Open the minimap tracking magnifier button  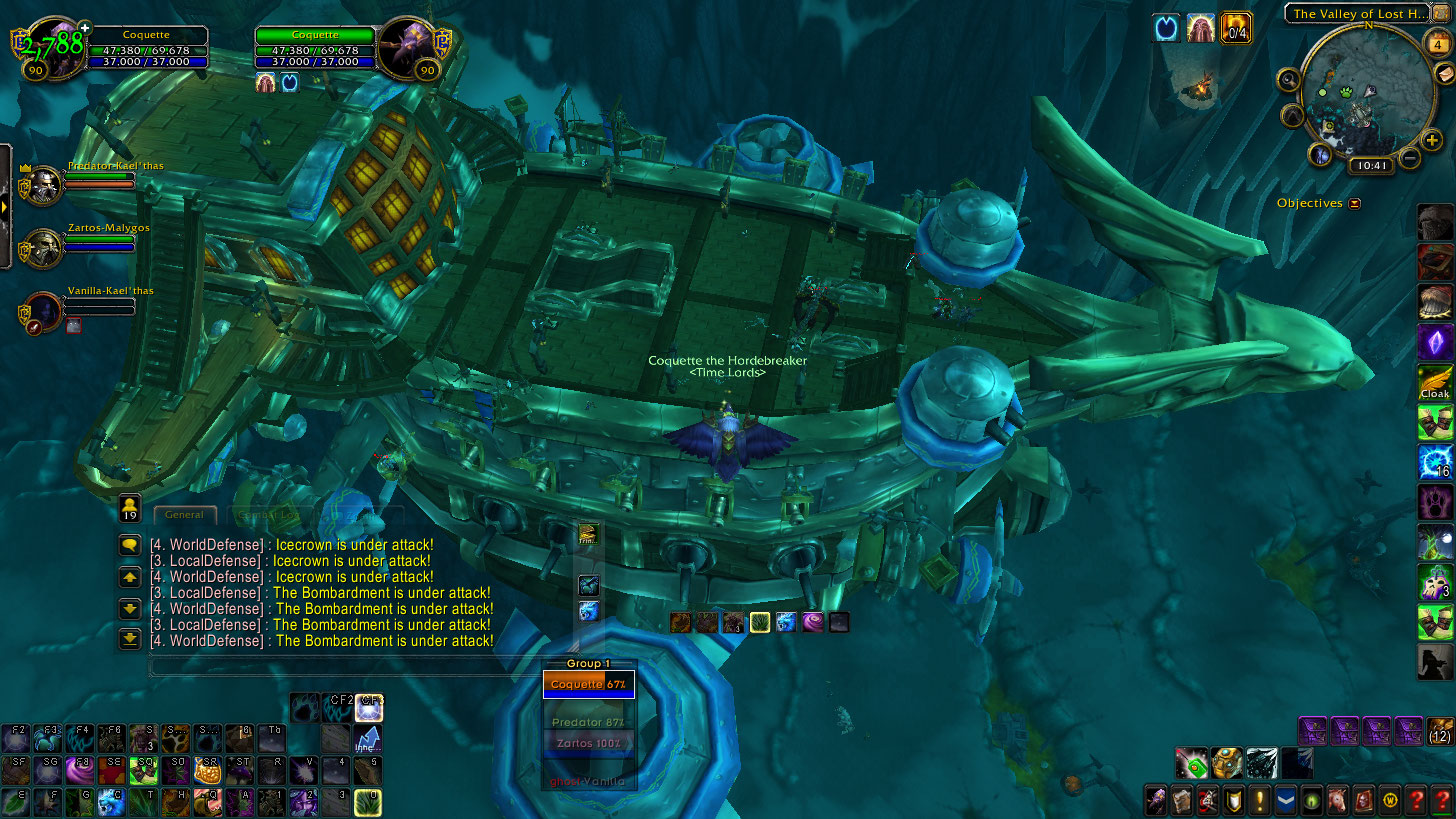1288,80
